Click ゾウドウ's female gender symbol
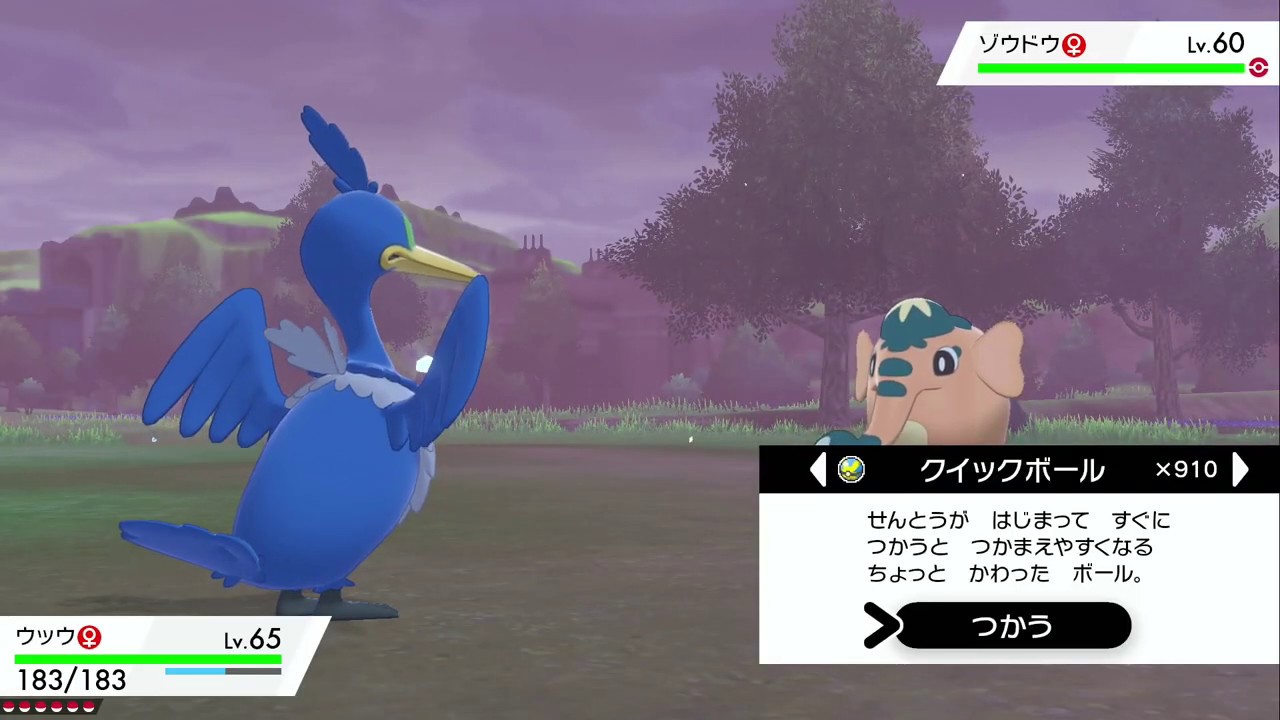Image resolution: width=1280 pixels, height=720 pixels. click(x=1074, y=45)
